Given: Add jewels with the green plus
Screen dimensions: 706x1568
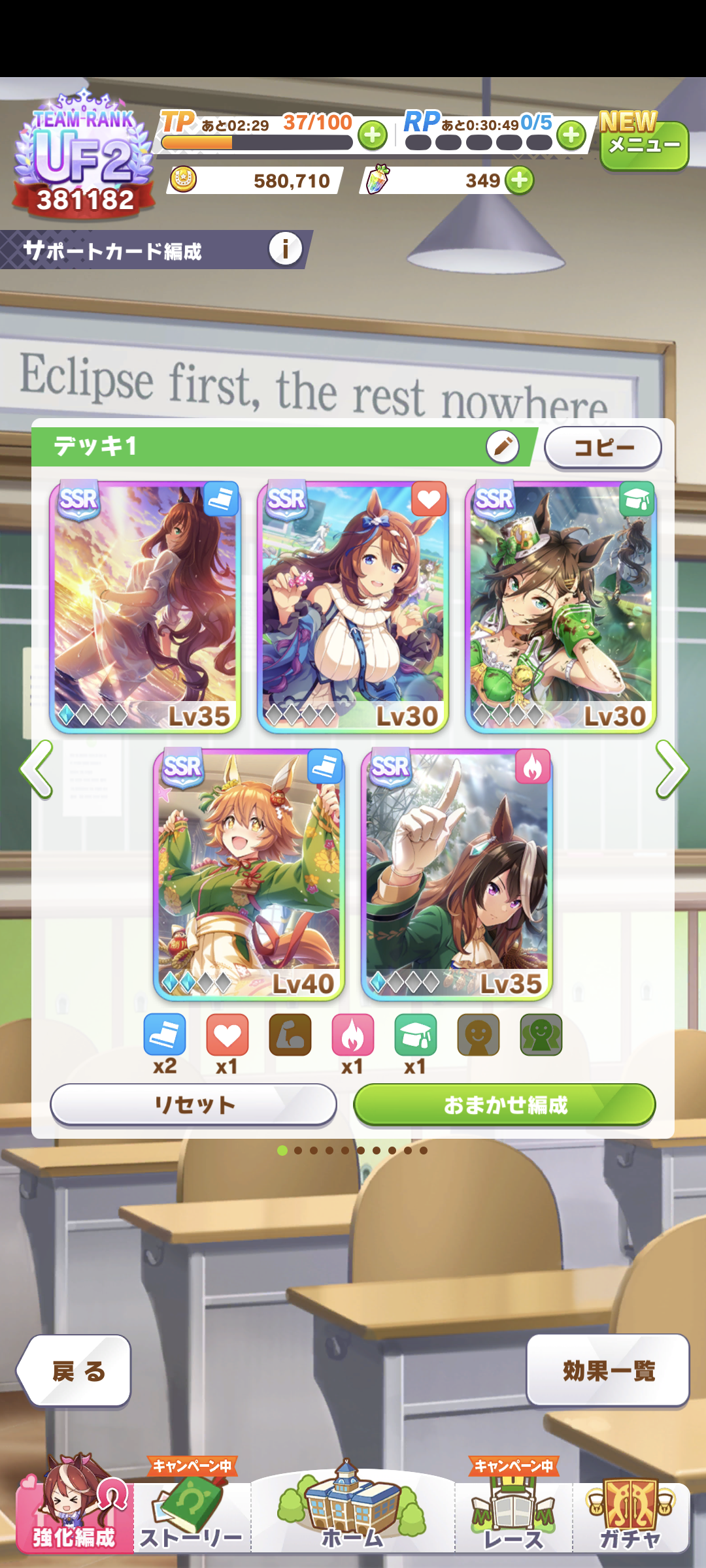Looking at the screenshot, I should [x=520, y=180].
